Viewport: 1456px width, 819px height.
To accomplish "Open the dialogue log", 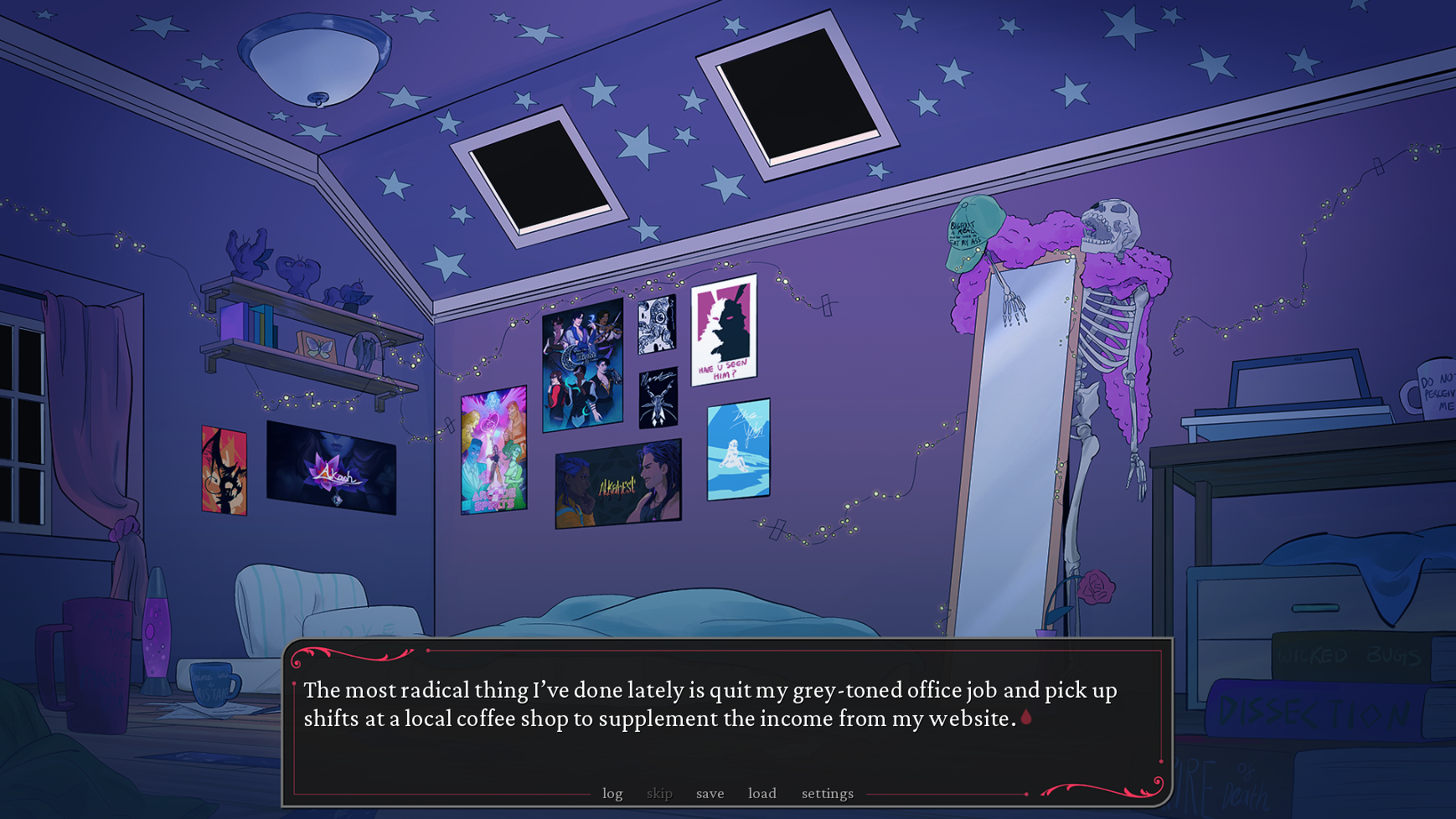I will pyautogui.click(x=612, y=793).
